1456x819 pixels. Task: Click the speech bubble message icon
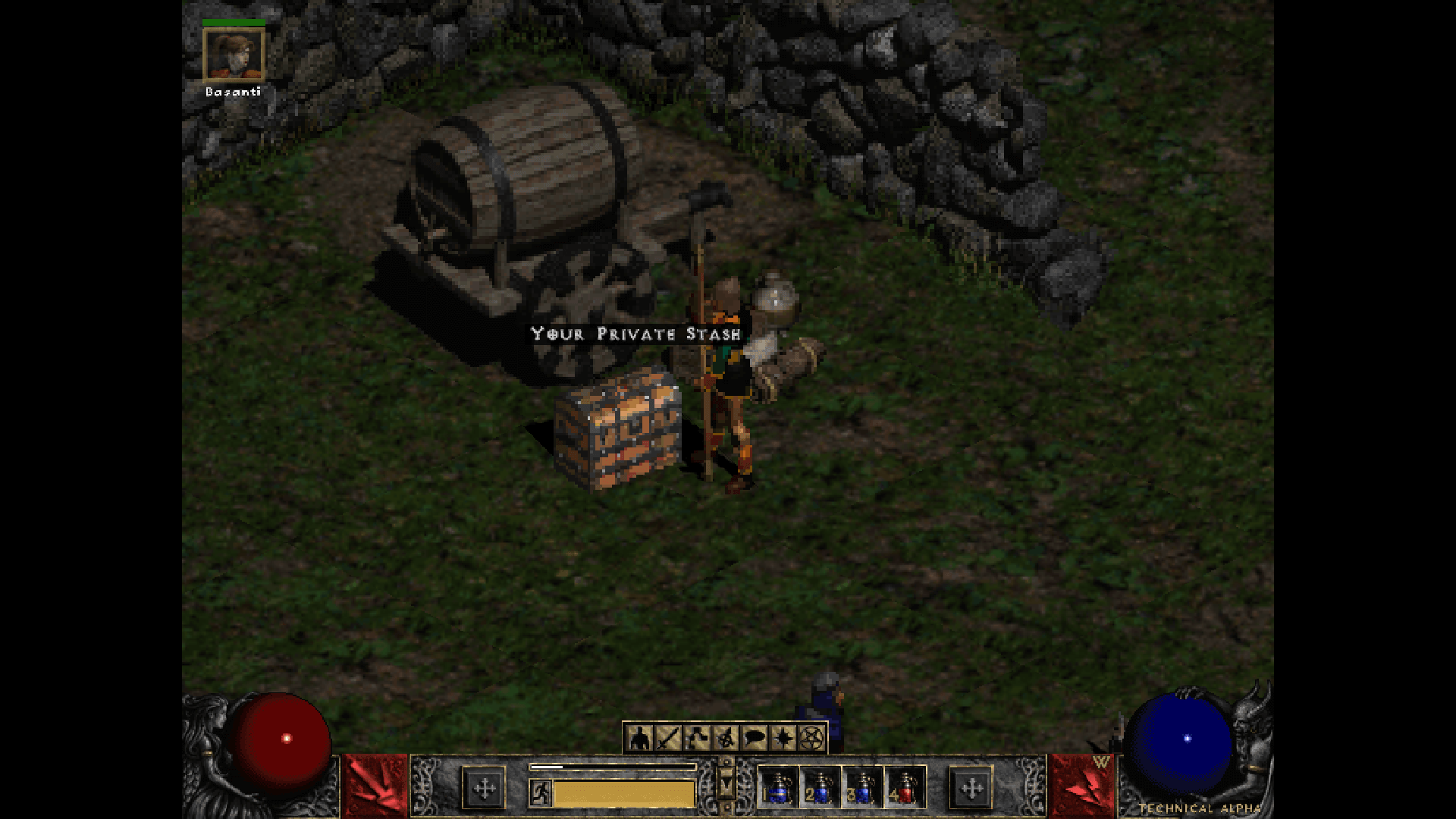click(x=755, y=737)
